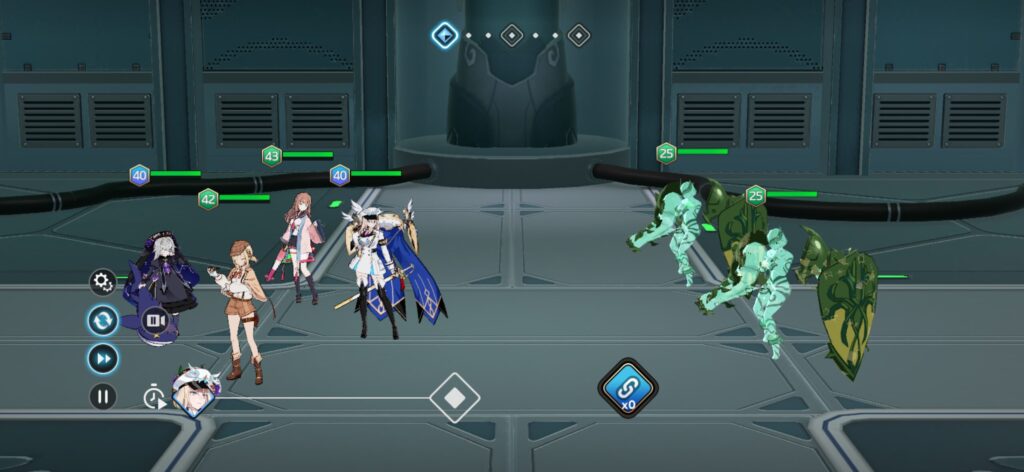Click the stopwatch turn order icon
1024x472 pixels.
(154, 398)
